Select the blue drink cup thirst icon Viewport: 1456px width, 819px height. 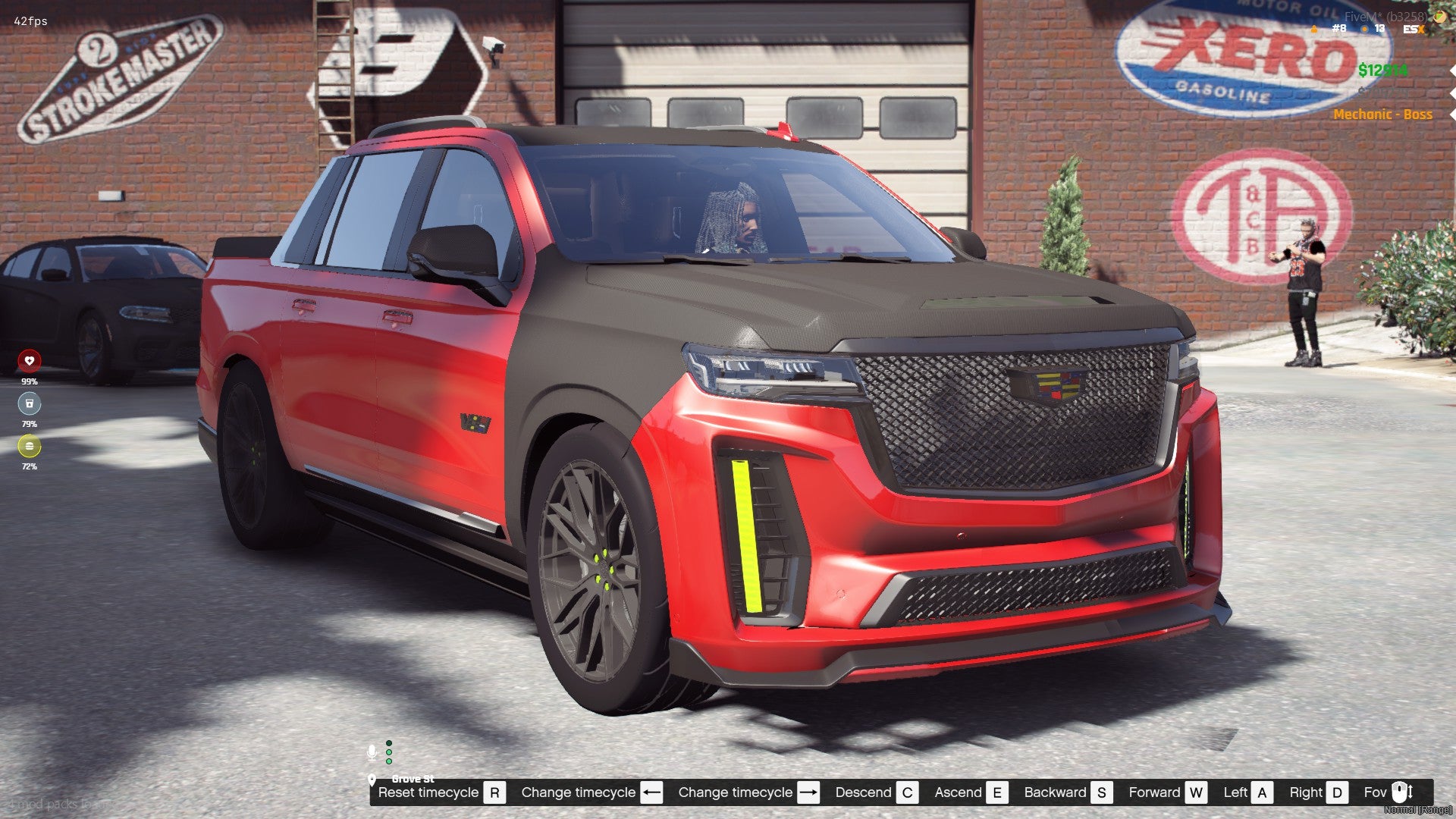pyautogui.click(x=30, y=403)
